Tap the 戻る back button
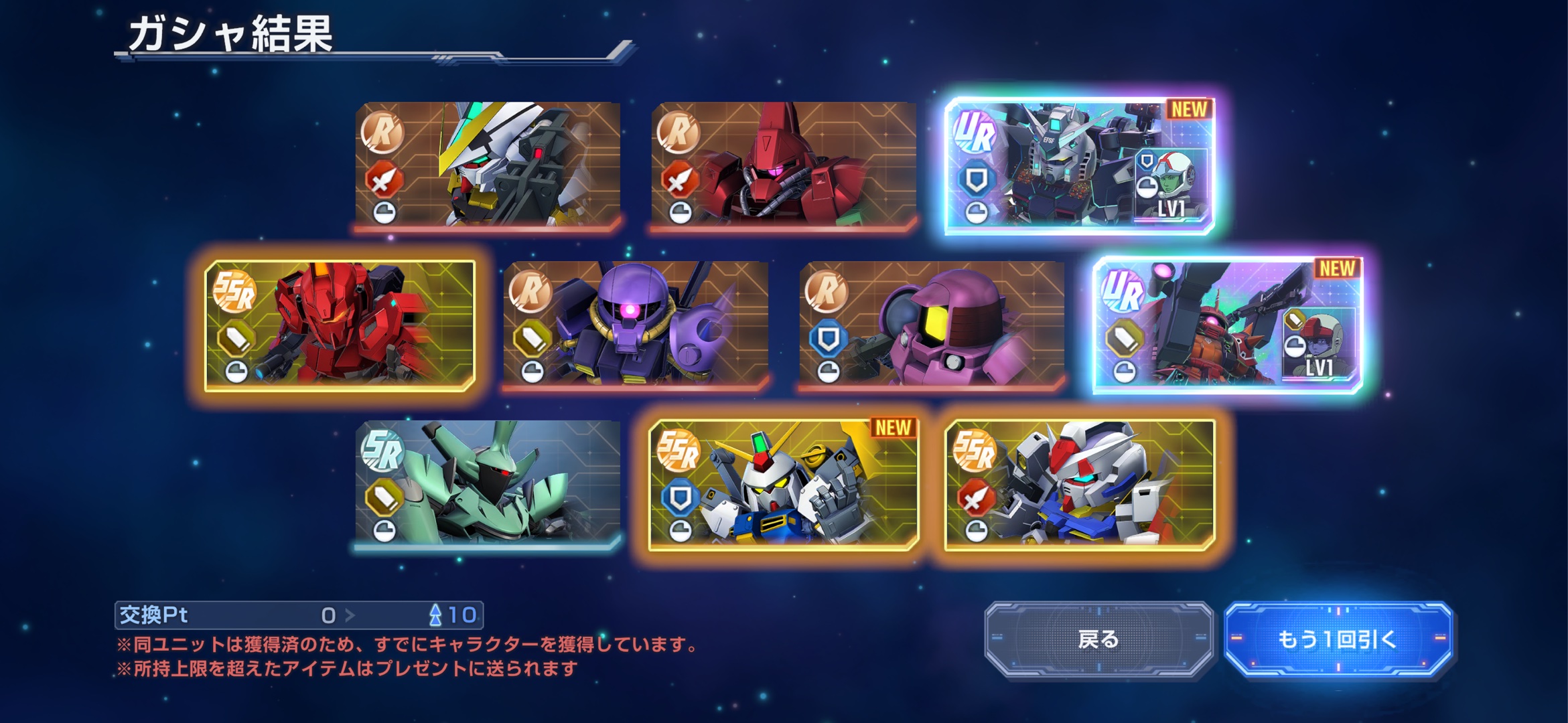The height and width of the screenshot is (723, 1568). pos(1098,639)
